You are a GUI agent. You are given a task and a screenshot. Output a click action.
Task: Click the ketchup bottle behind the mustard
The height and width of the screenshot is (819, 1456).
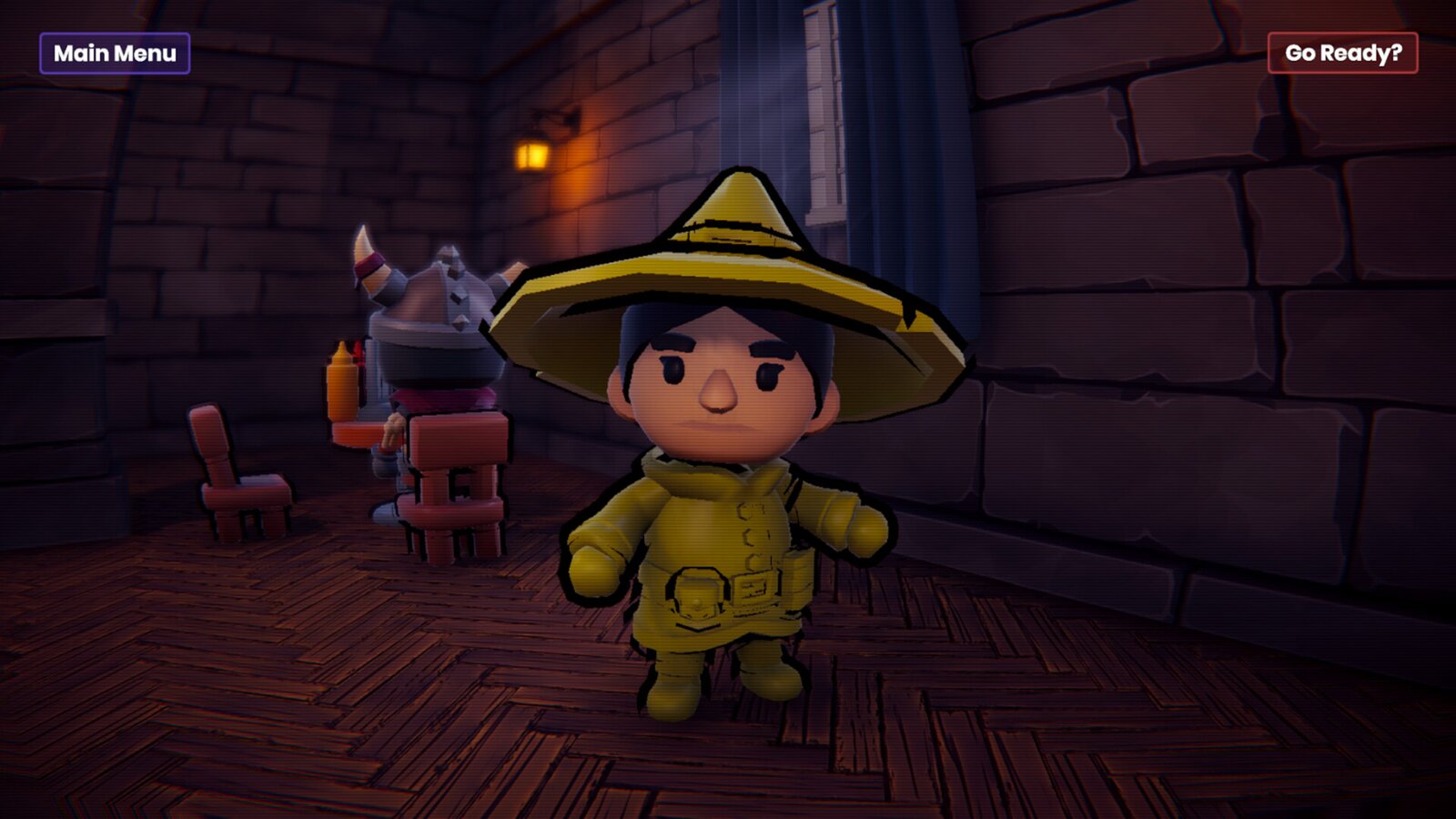tap(359, 355)
